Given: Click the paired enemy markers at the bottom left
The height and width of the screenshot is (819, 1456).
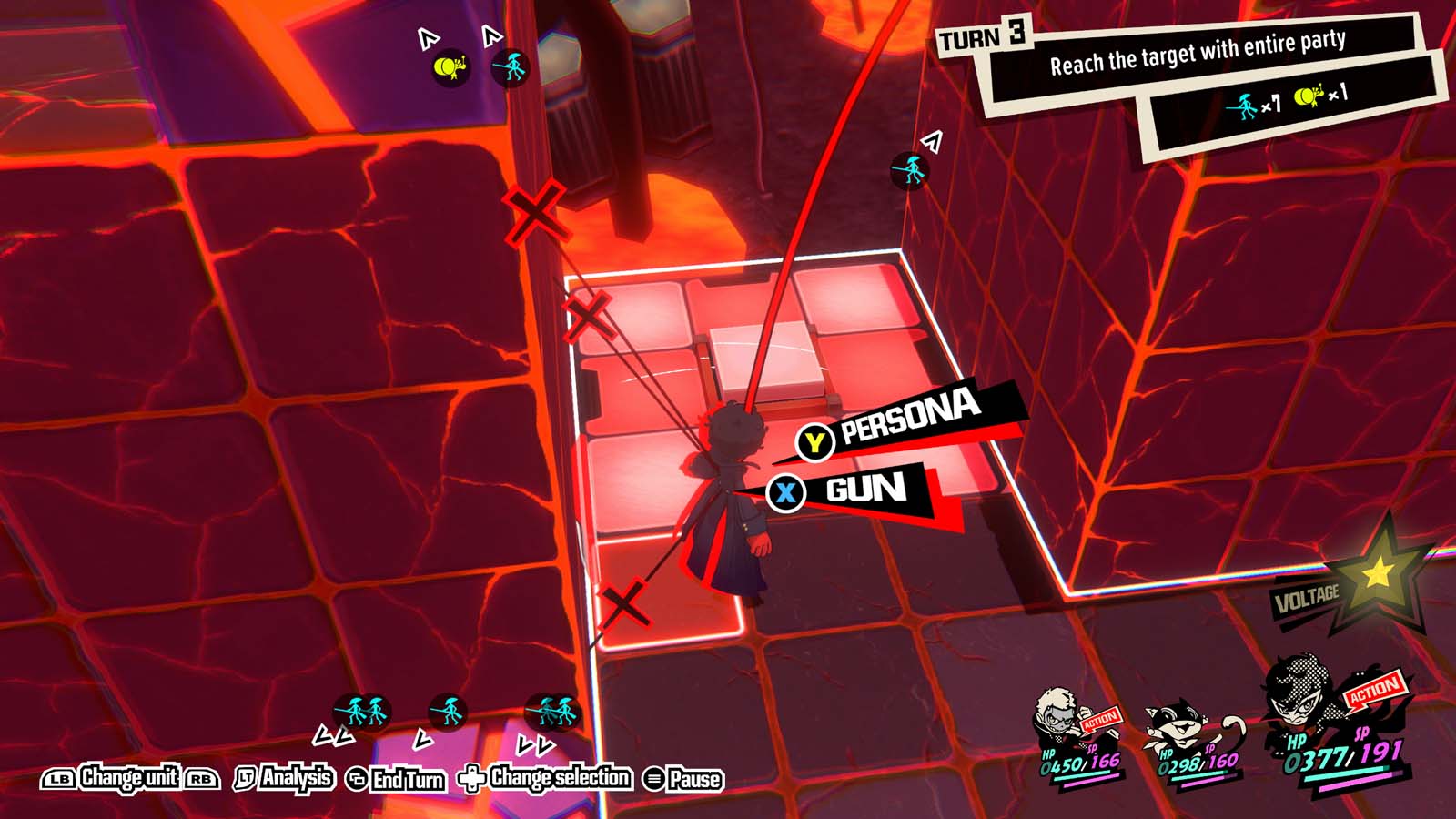Looking at the screenshot, I should [x=360, y=710].
